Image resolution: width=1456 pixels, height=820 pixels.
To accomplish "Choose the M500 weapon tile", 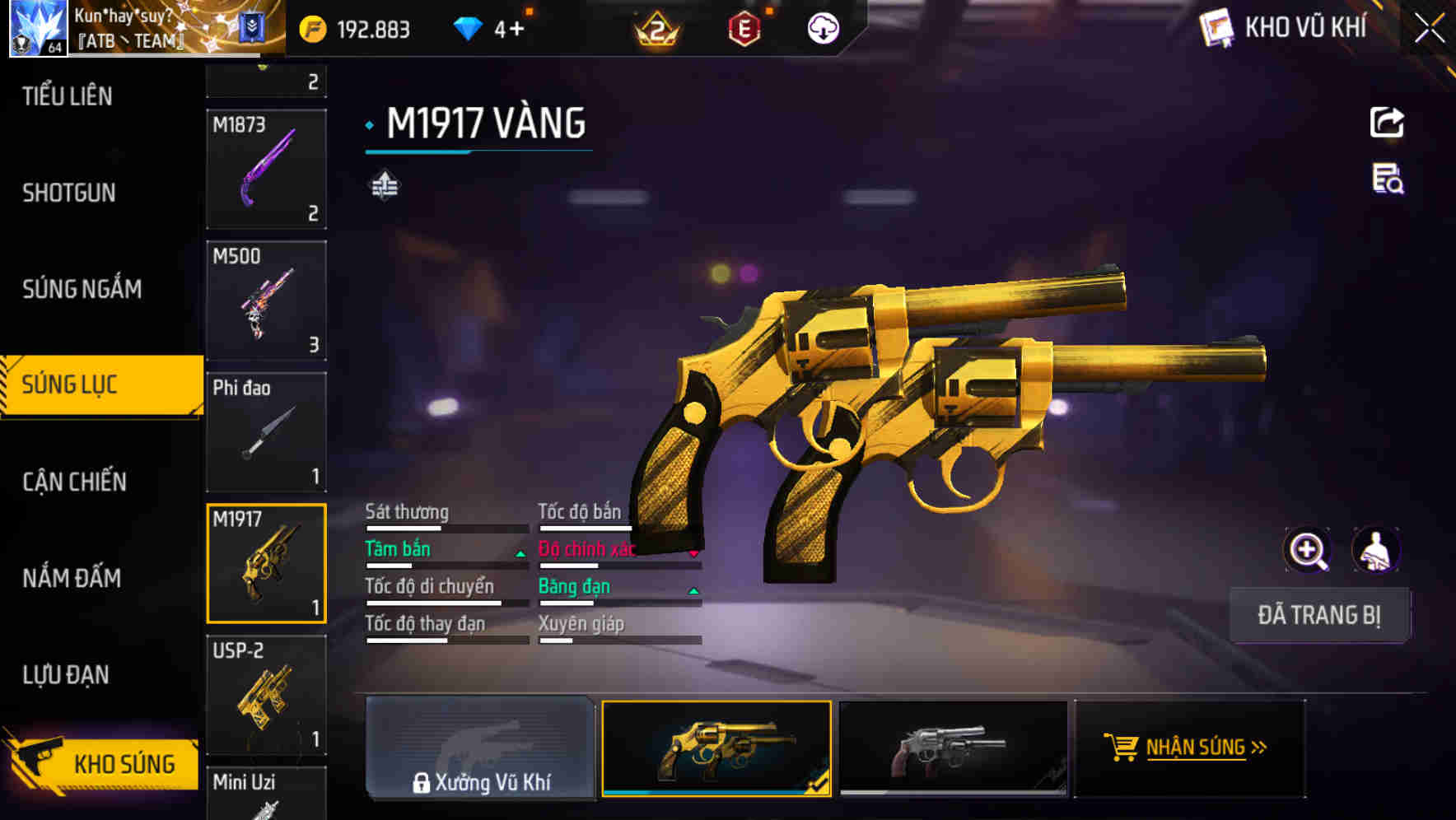I will coord(266,301).
